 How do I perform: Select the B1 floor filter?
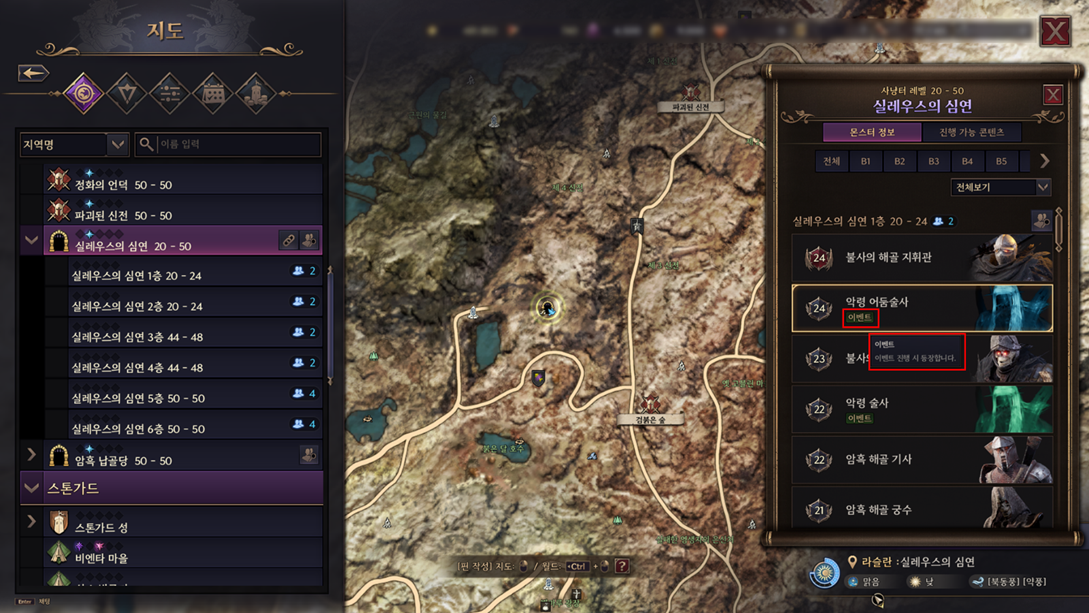click(x=865, y=161)
